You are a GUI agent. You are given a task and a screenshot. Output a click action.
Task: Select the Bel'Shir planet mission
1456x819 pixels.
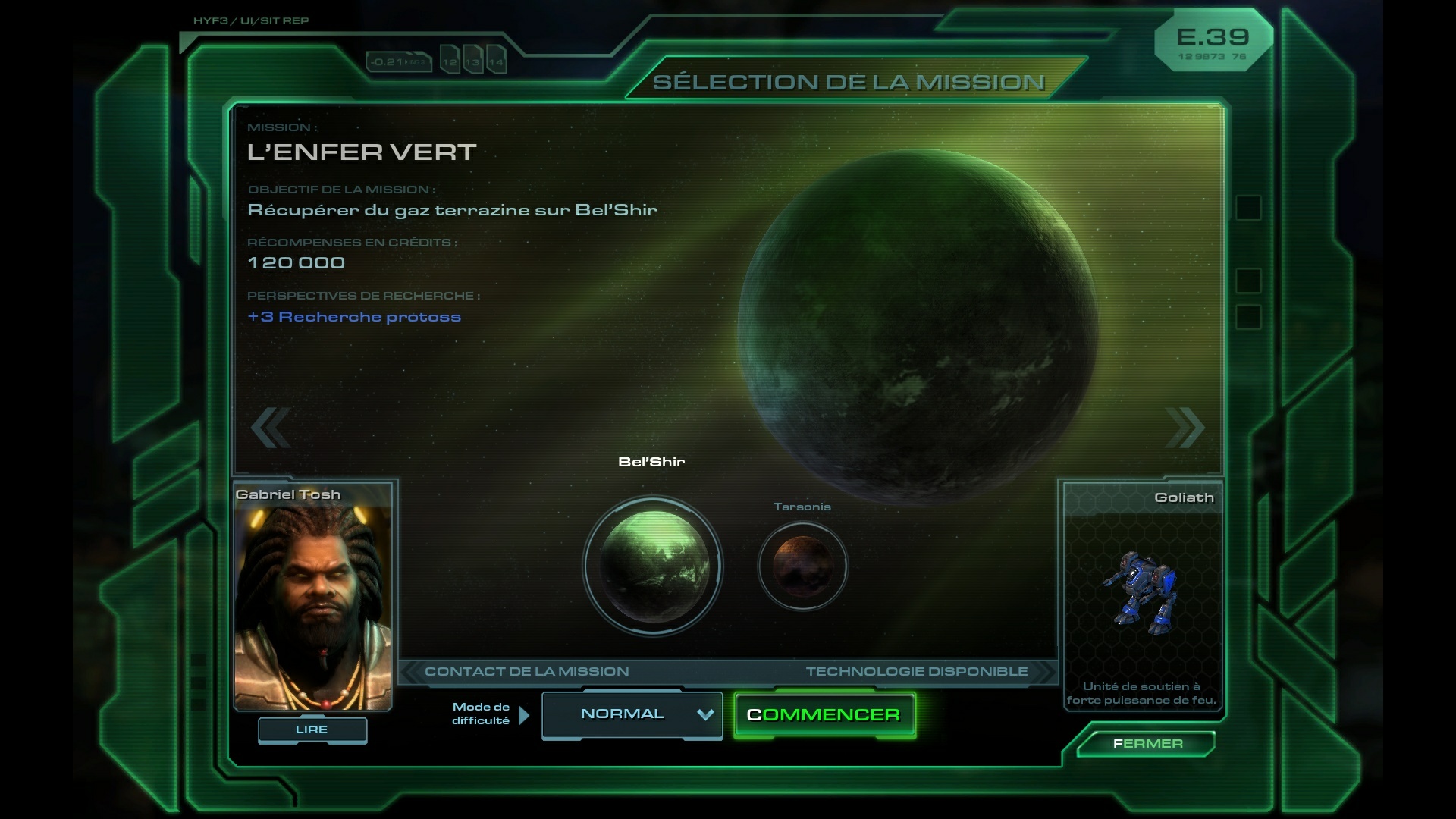click(x=653, y=566)
